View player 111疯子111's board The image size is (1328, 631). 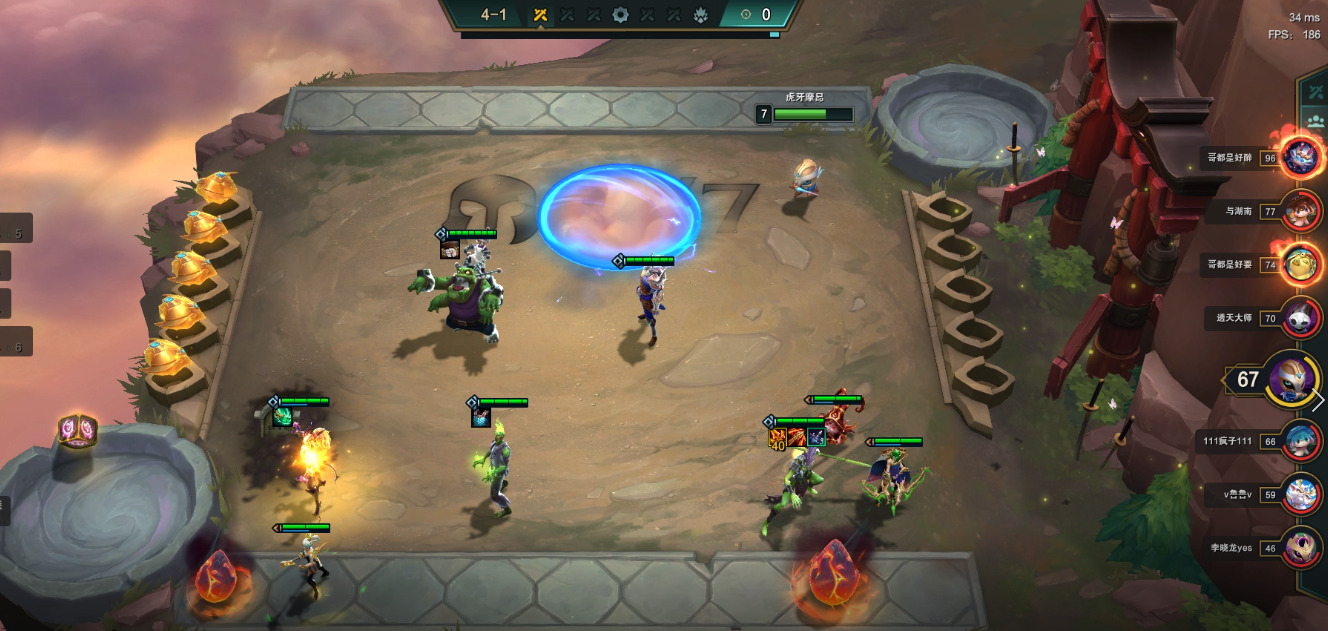click(1301, 441)
